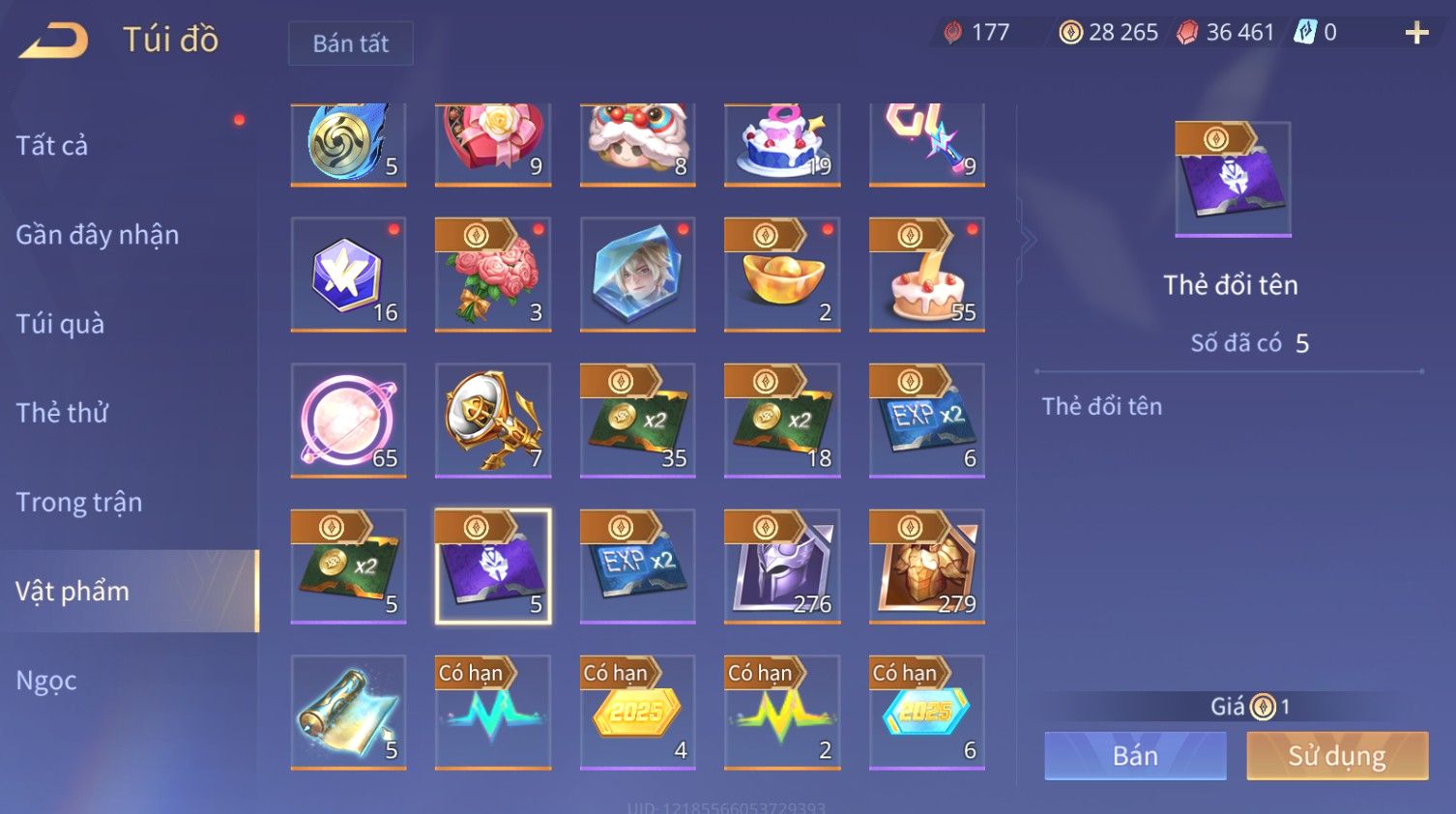Pick the golden trumpet item slot

(x=493, y=421)
